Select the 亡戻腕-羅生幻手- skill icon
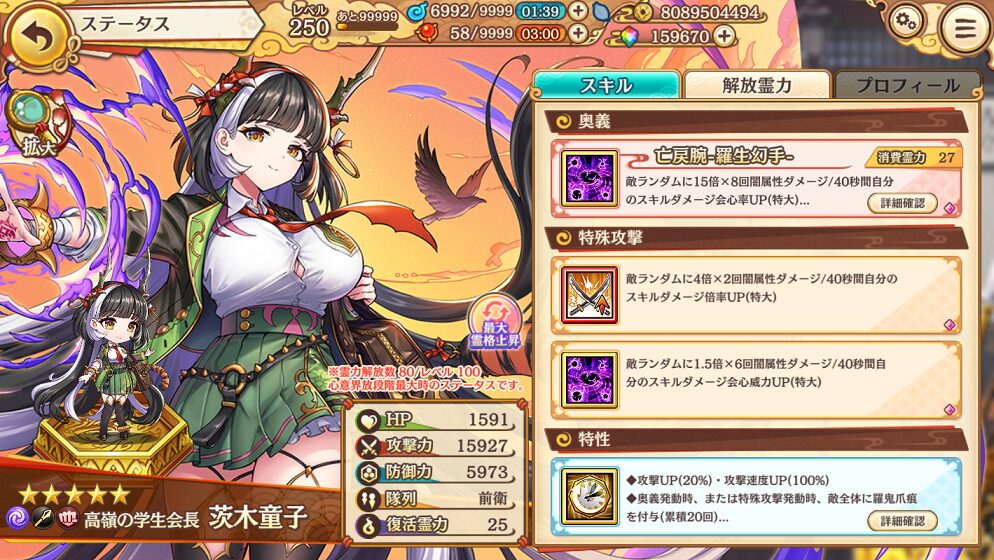994x560 pixels. click(589, 178)
